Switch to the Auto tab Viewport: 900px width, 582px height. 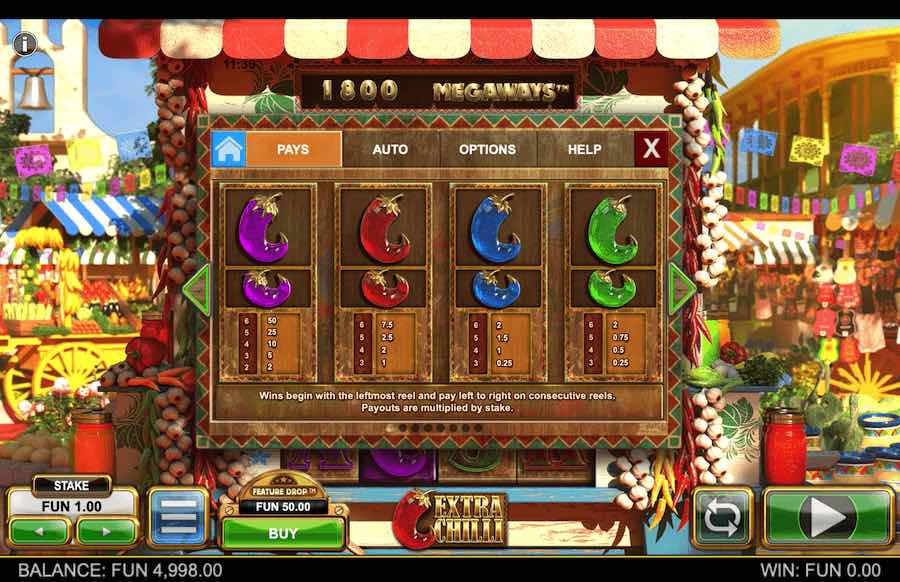[x=390, y=149]
